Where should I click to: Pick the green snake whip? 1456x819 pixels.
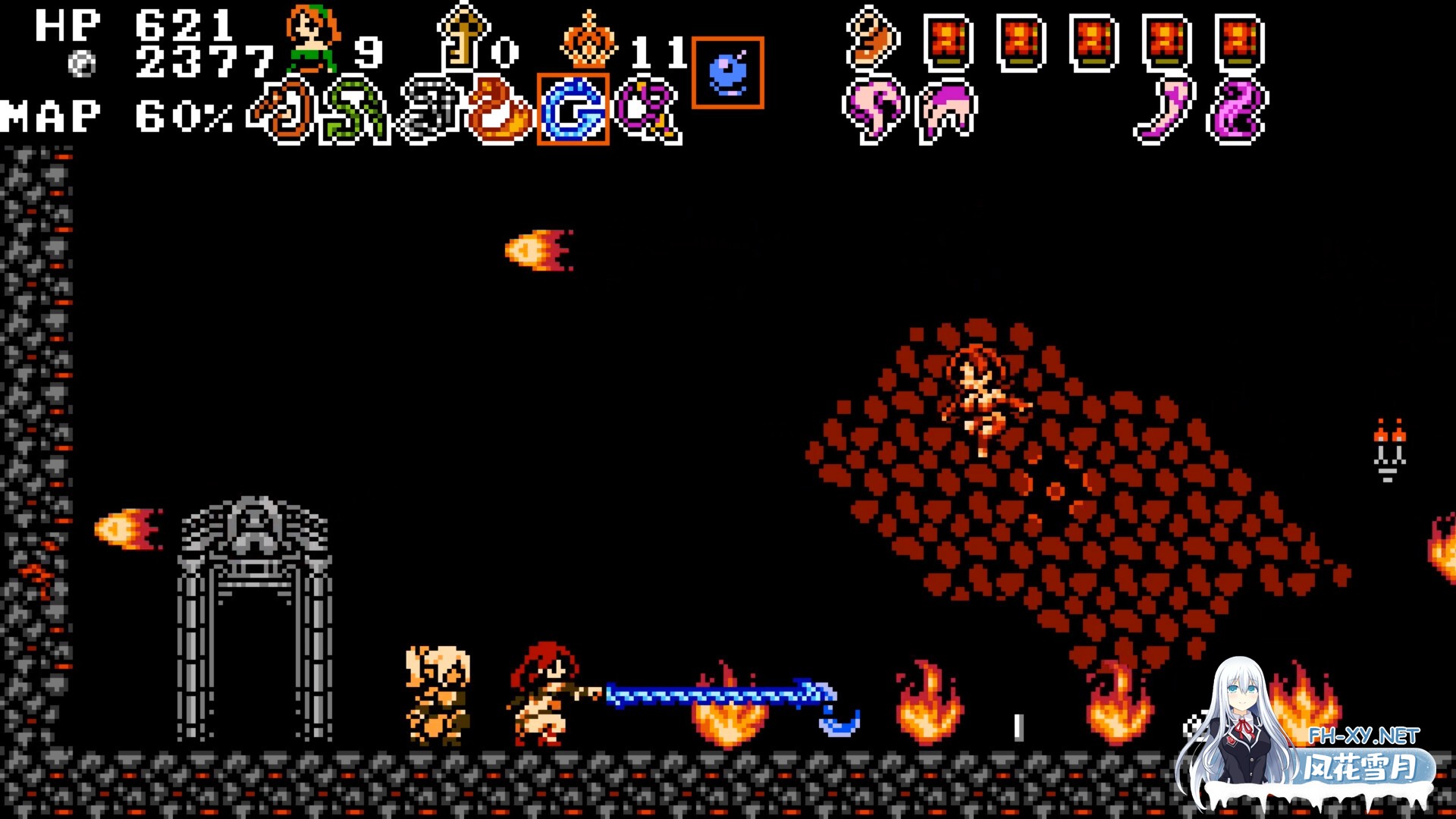pos(354,111)
